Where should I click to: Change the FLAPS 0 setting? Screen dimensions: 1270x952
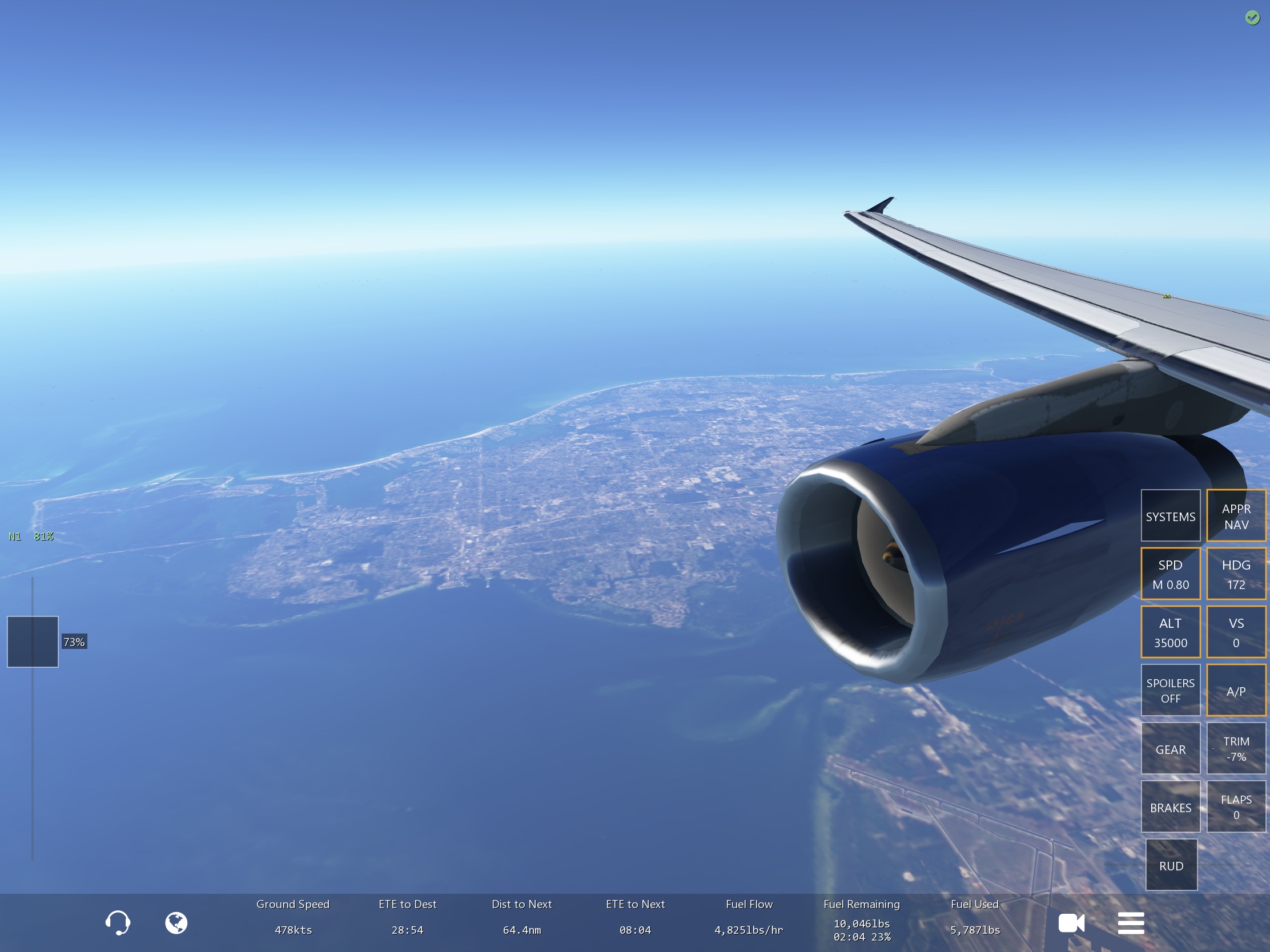(x=1236, y=807)
